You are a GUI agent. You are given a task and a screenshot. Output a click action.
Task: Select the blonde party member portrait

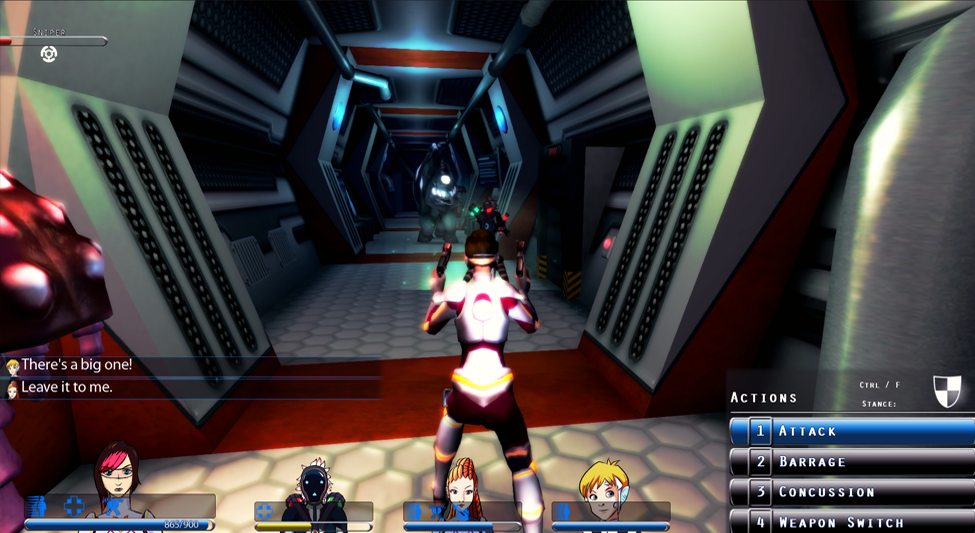[603, 488]
